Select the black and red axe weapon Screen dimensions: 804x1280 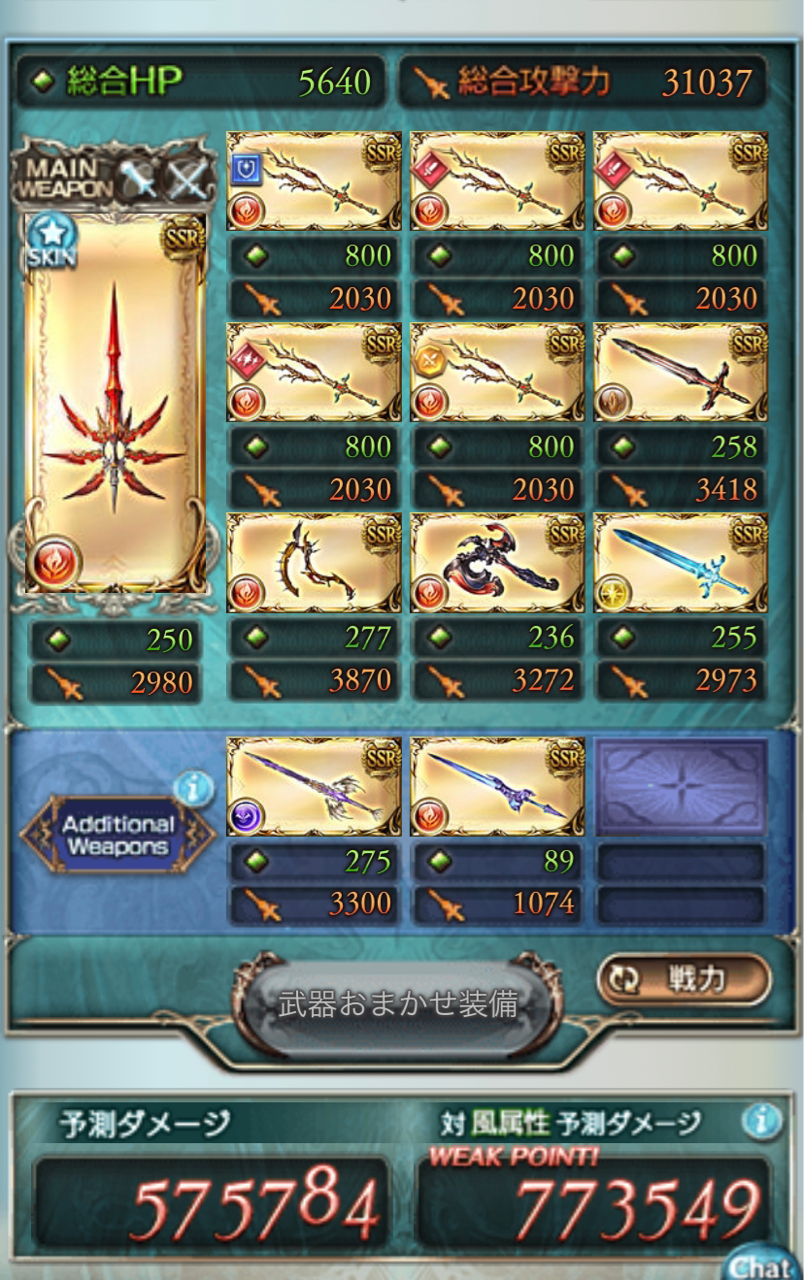point(497,562)
